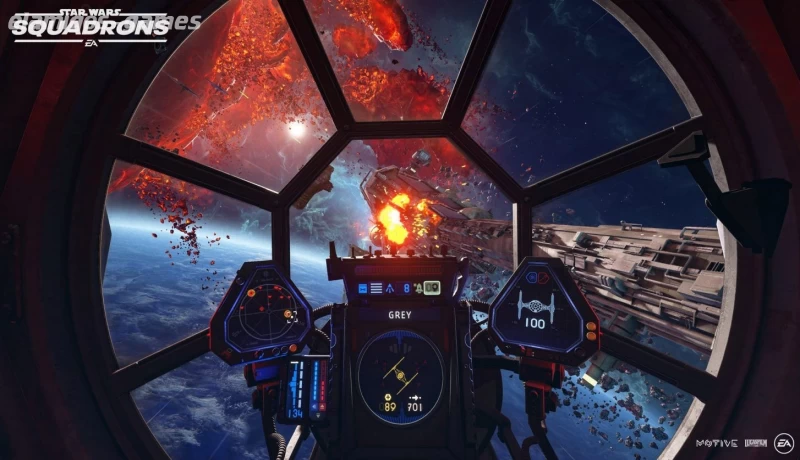Activate the highlighted green countermeasure slot

tap(432, 288)
